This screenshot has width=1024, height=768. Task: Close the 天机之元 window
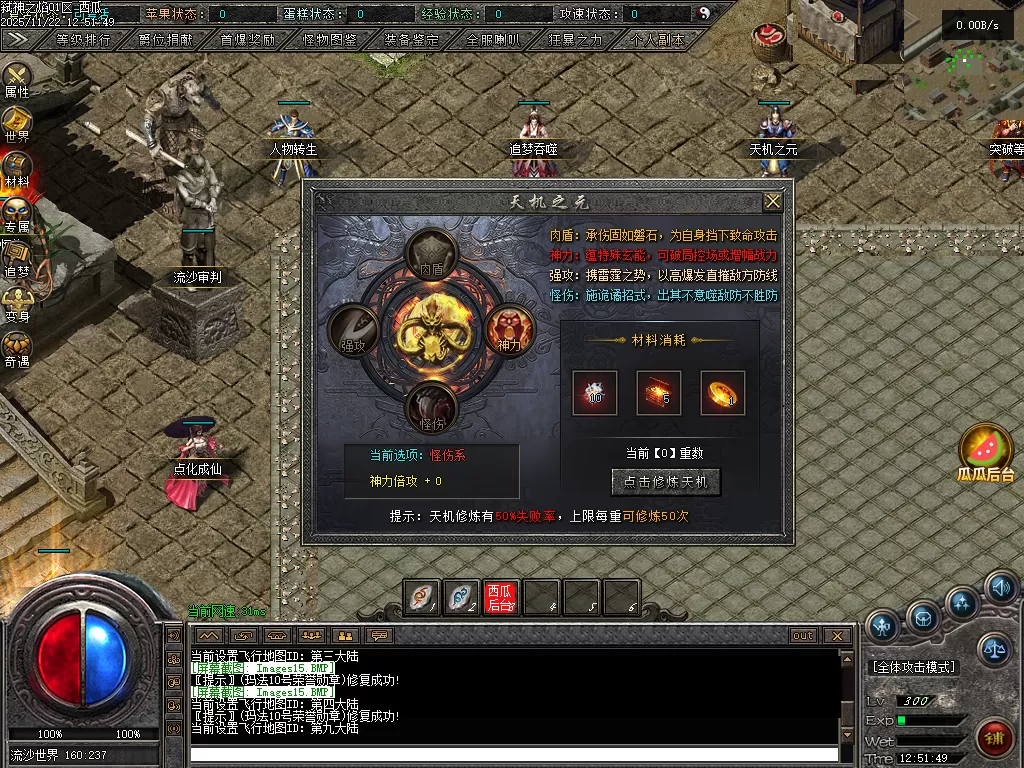pos(773,201)
